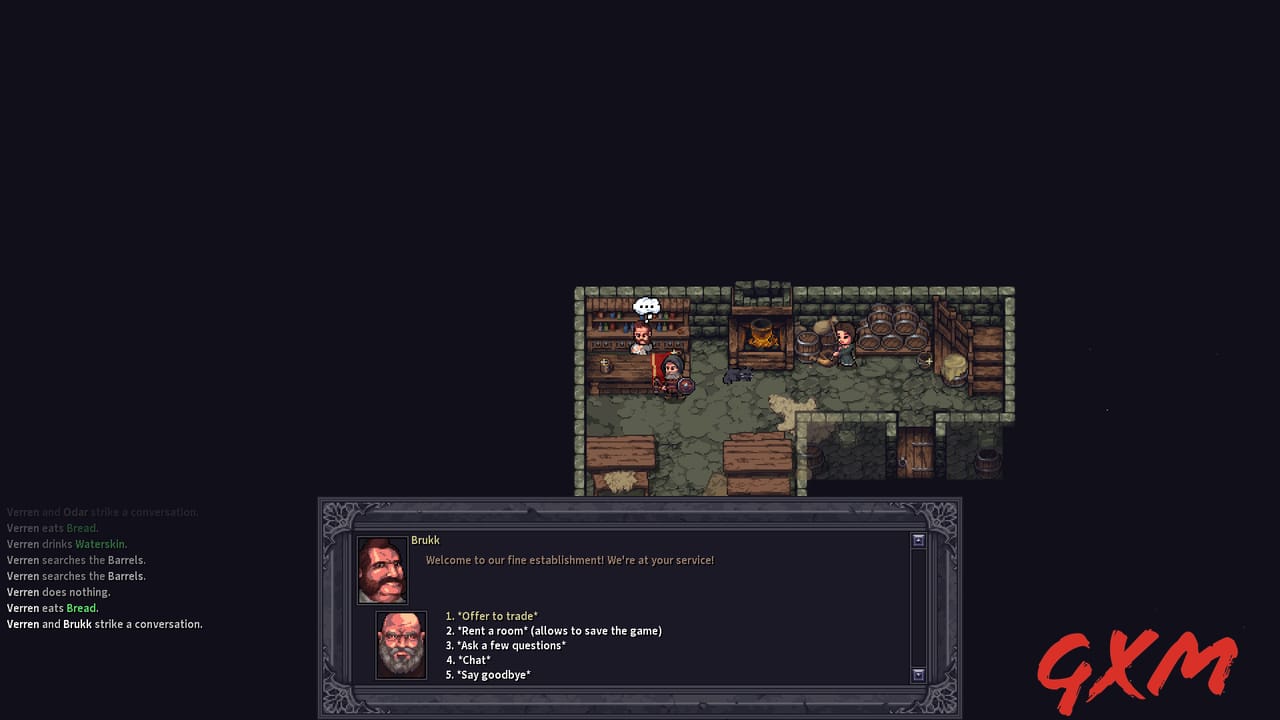Choose "*Say goodbye*" to end the conversation
The image size is (1280, 720).
click(x=493, y=675)
